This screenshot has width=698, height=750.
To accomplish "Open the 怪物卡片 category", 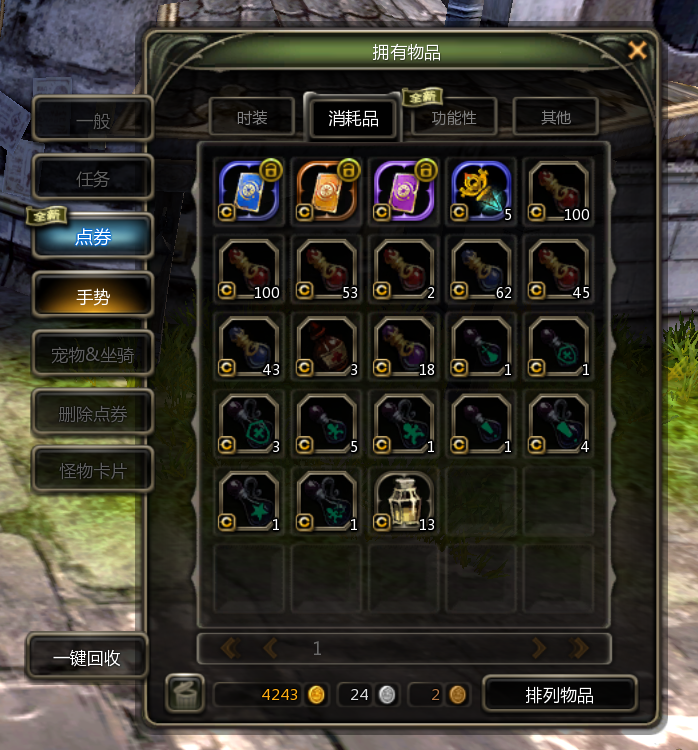I will 93,470.
